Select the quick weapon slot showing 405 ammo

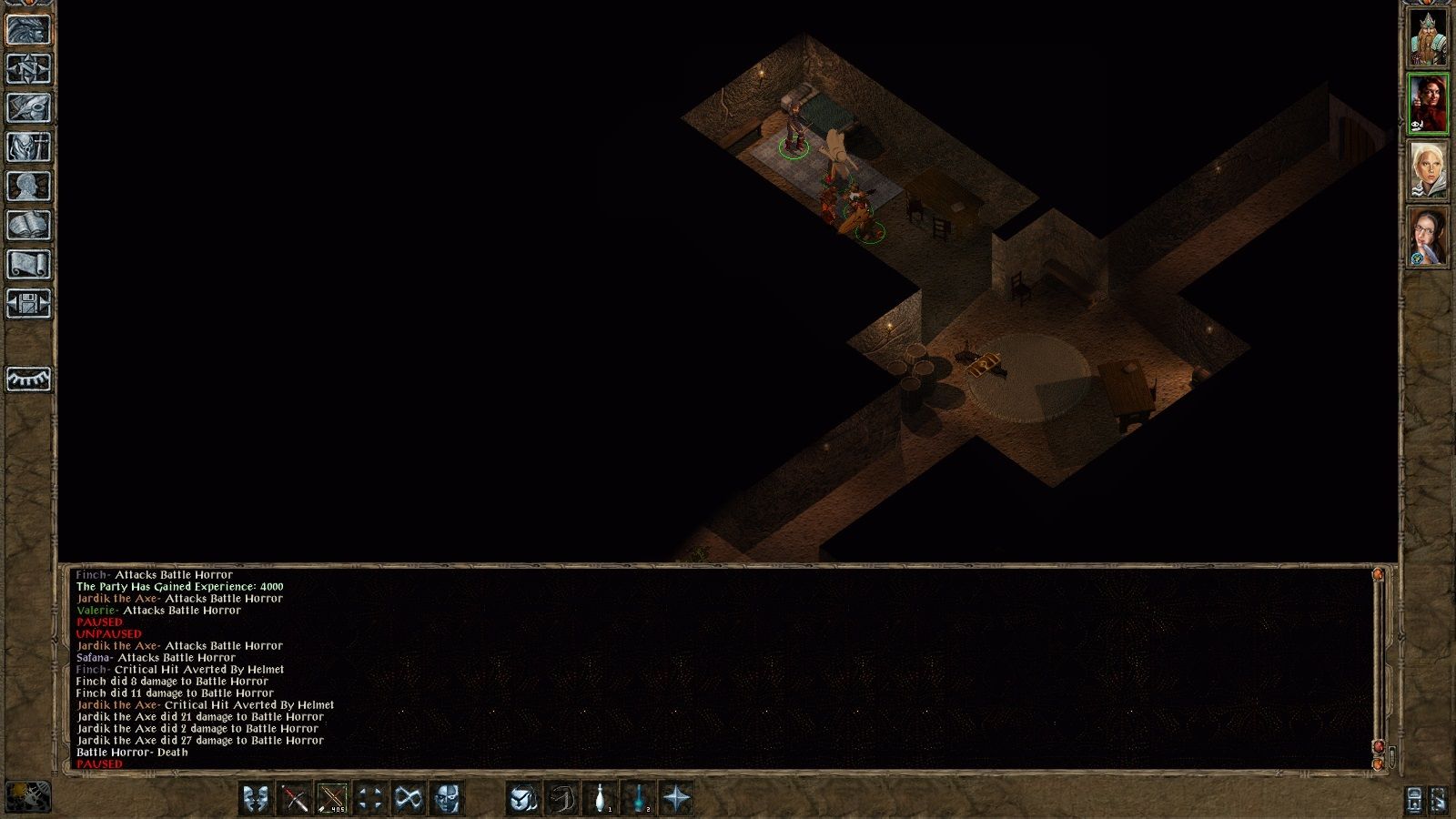click(x=330, y=798)
